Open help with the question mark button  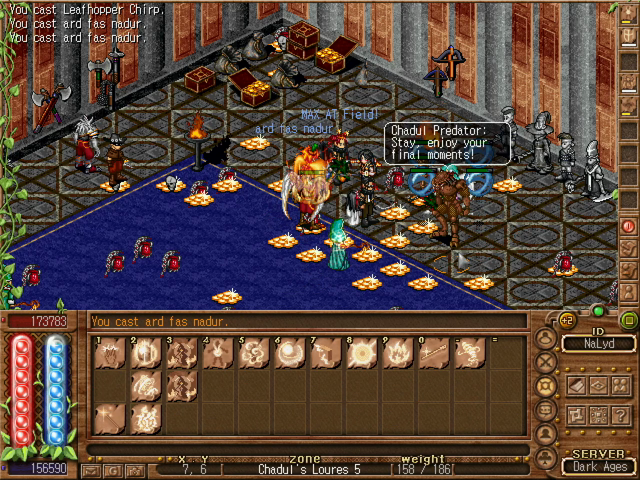(x=621, y=415)
